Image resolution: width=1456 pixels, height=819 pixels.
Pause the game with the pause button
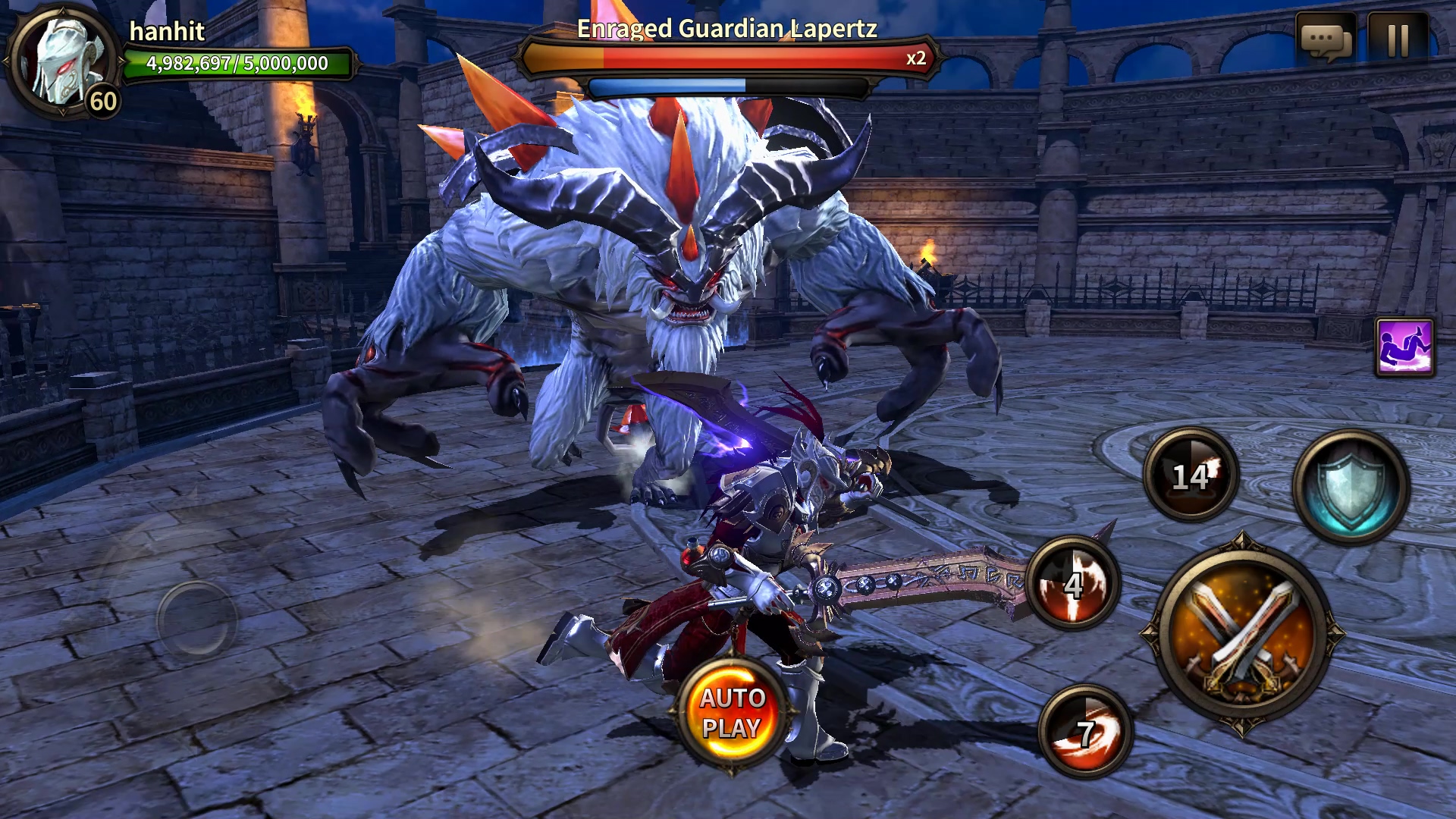click(1397, 39)
